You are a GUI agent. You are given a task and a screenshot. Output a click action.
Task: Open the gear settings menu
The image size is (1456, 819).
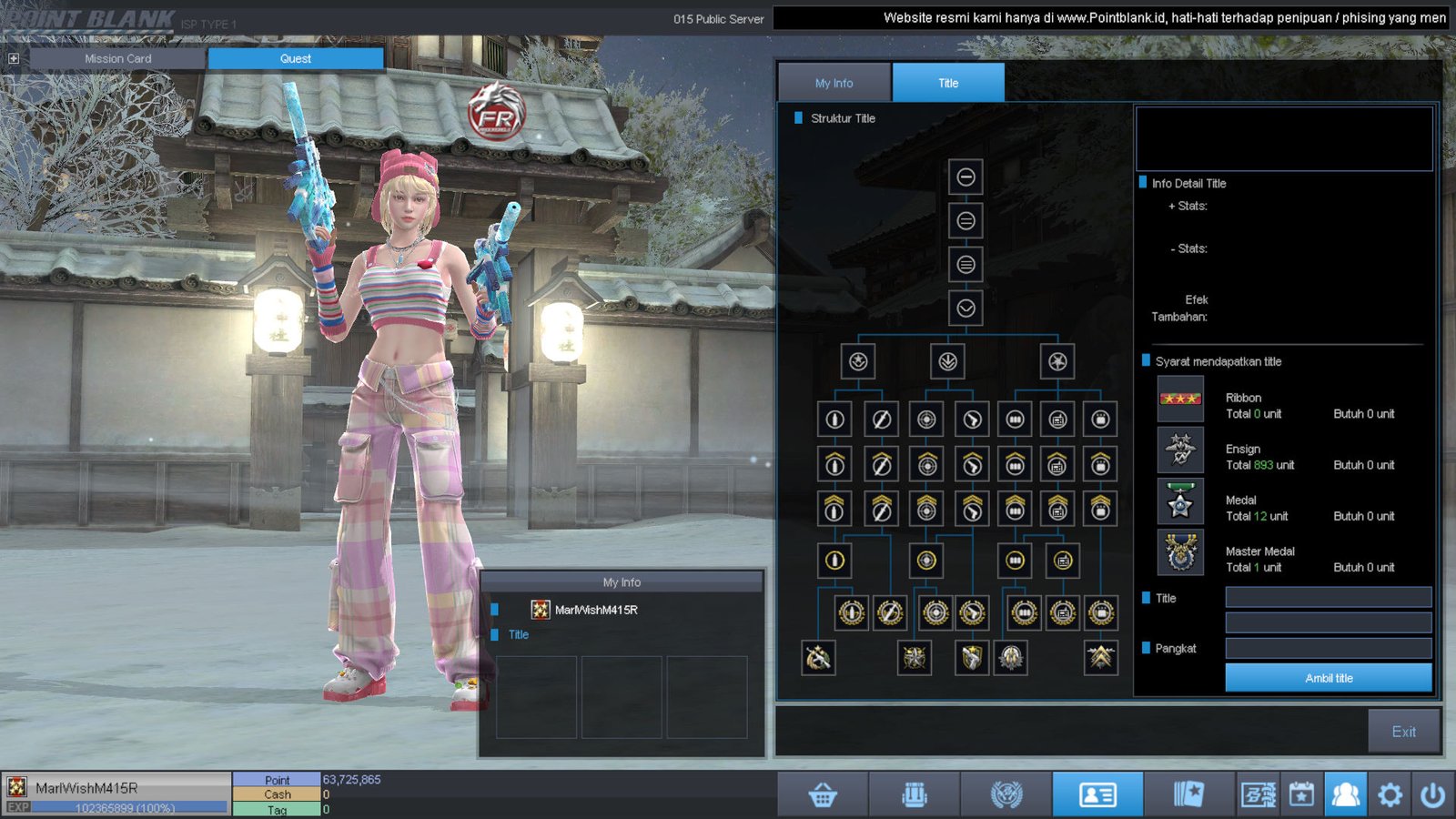[1390, 795]
